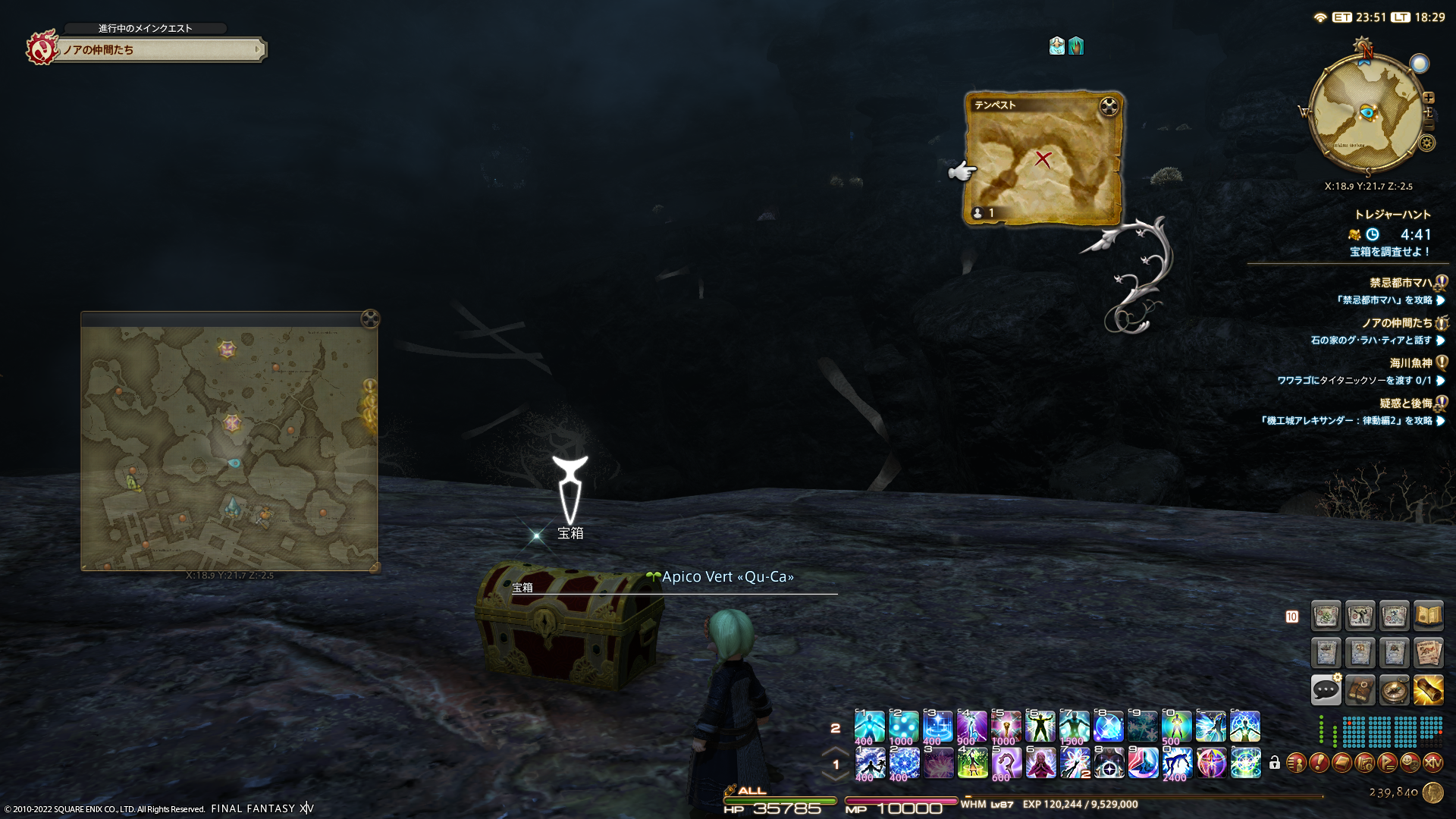Screen dimensions: 1456x819
Task: Close the translucent area map window
Action: point(370,318)
